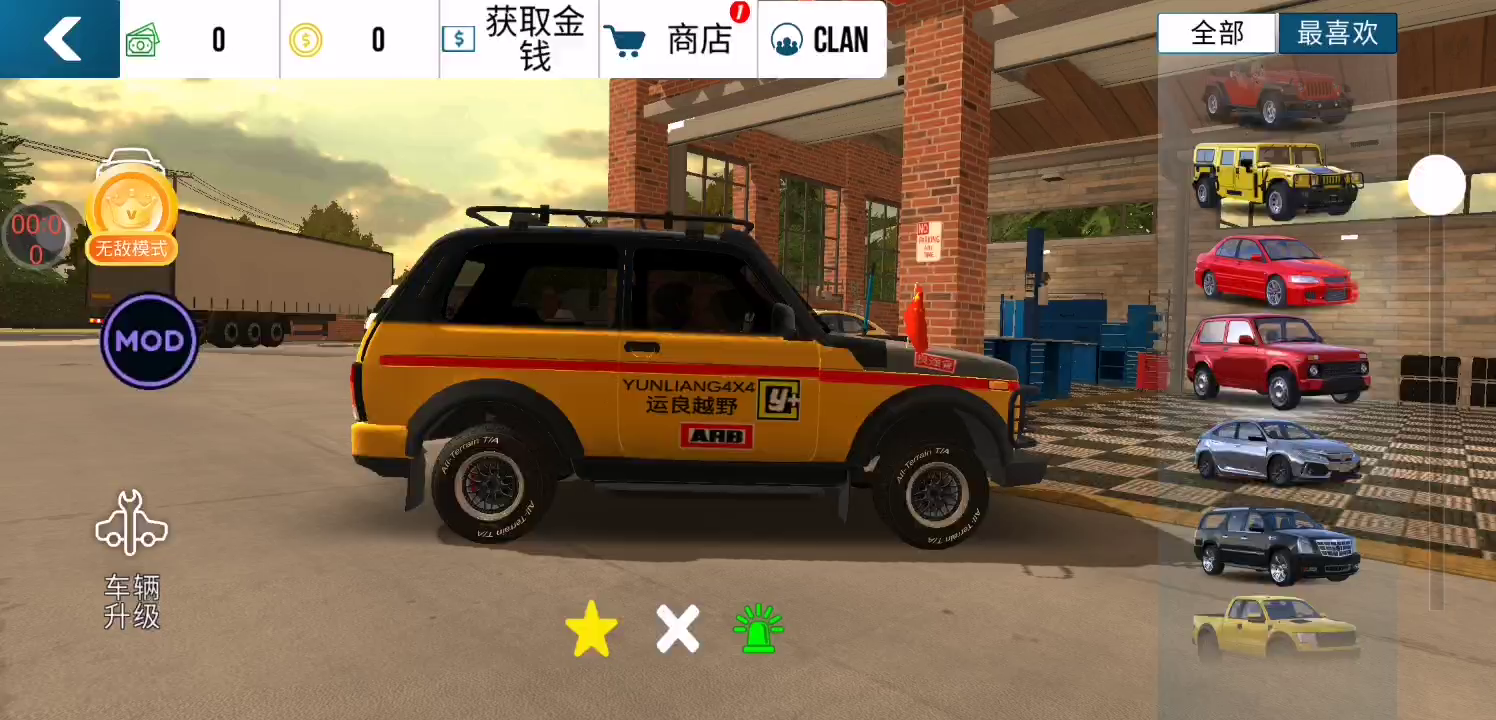1496x720 pixels.
Task: Select the red Jeep thumbnail
Action: (x=1277, y=94)
